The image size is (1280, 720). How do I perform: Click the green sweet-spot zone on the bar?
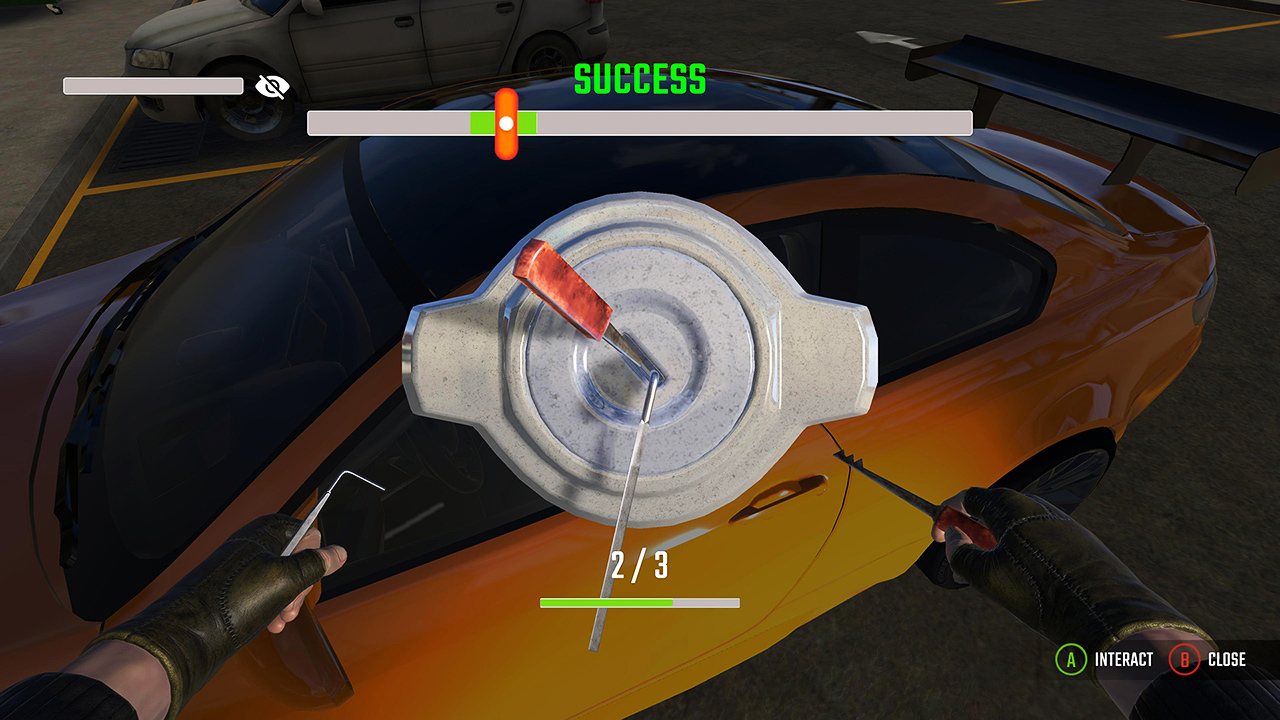pyautogui.click(x=503, y=122)
